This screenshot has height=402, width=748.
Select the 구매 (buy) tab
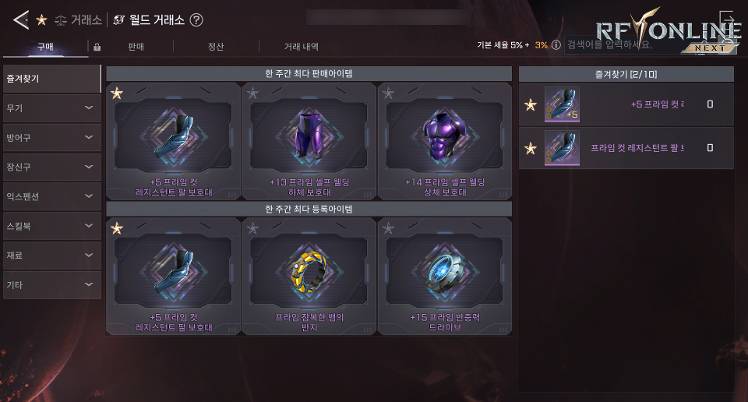click(x=46, y=46)
